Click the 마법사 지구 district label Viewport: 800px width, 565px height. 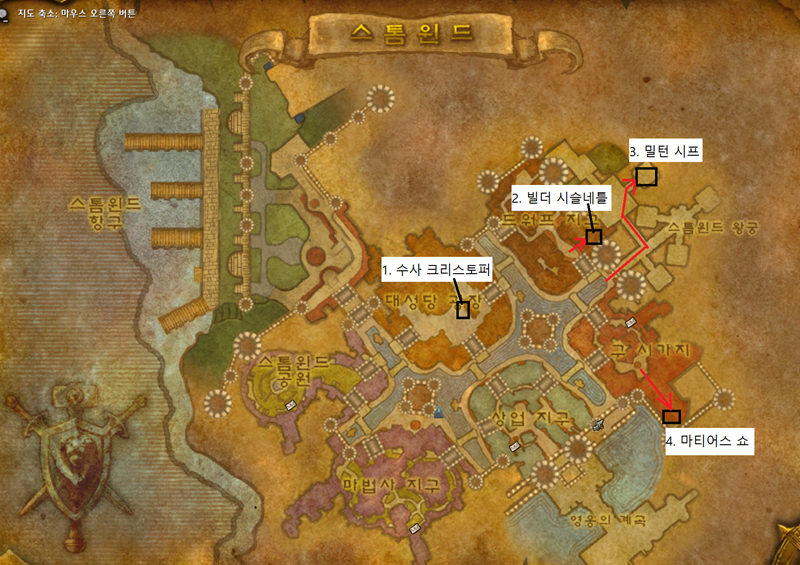coord(390,485)
